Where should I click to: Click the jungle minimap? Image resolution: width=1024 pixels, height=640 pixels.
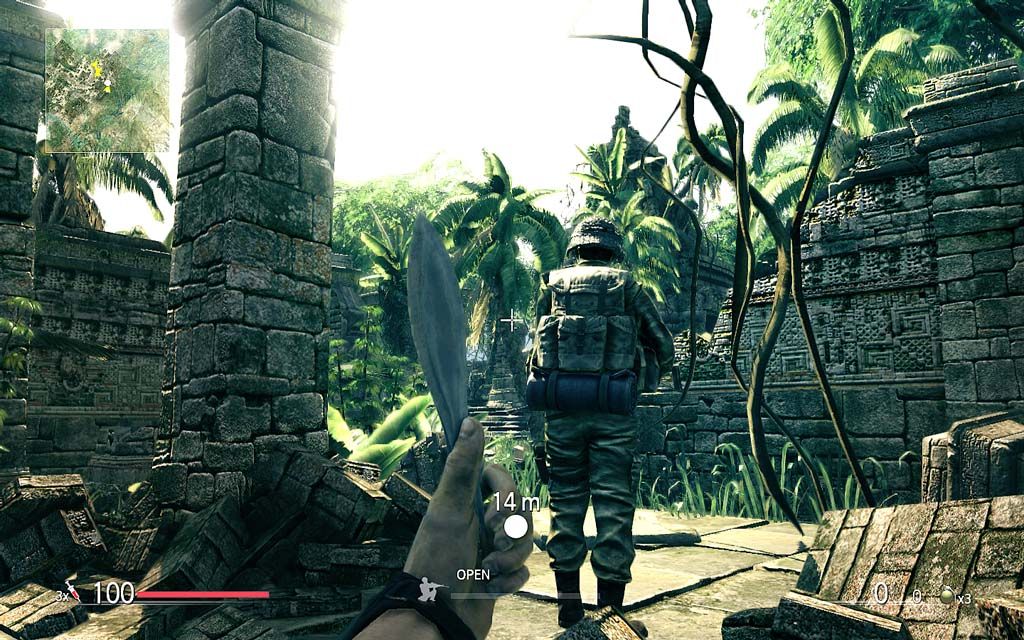point(107,90)
